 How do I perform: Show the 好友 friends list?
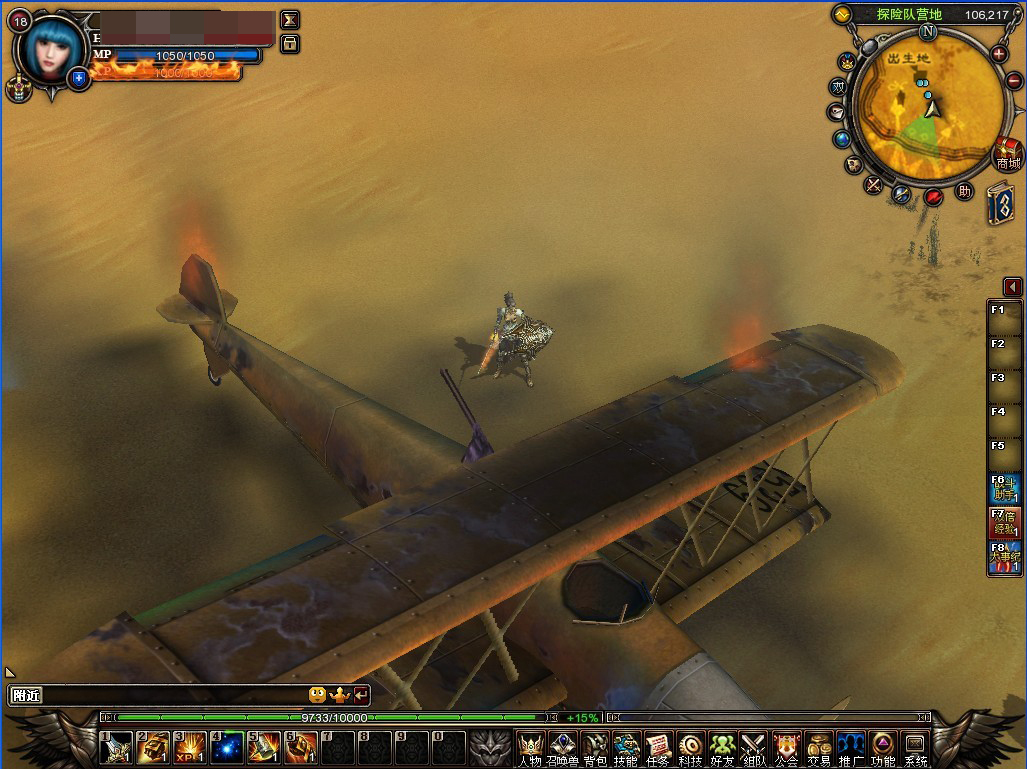coord(722,746)
